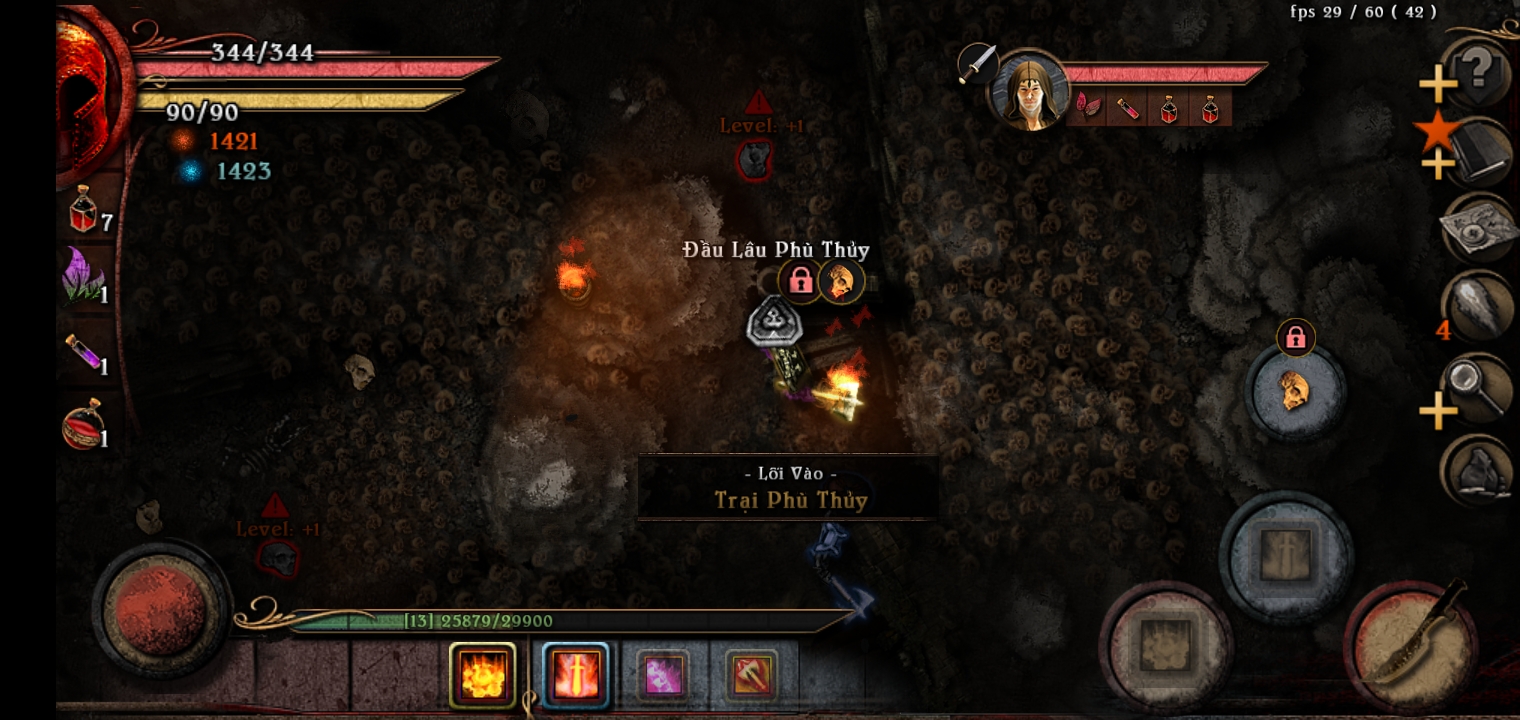Tap the red helmet character portrait
This screenshot has height=720, width=1520.
tap(92, 90)
